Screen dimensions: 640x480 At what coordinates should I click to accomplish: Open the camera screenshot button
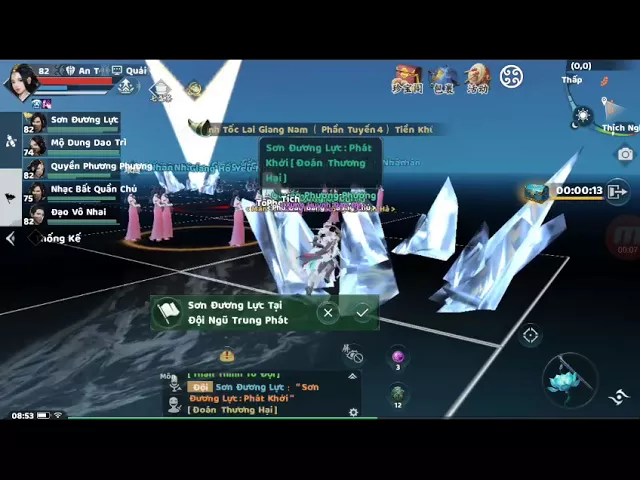[x=625, y=154]
